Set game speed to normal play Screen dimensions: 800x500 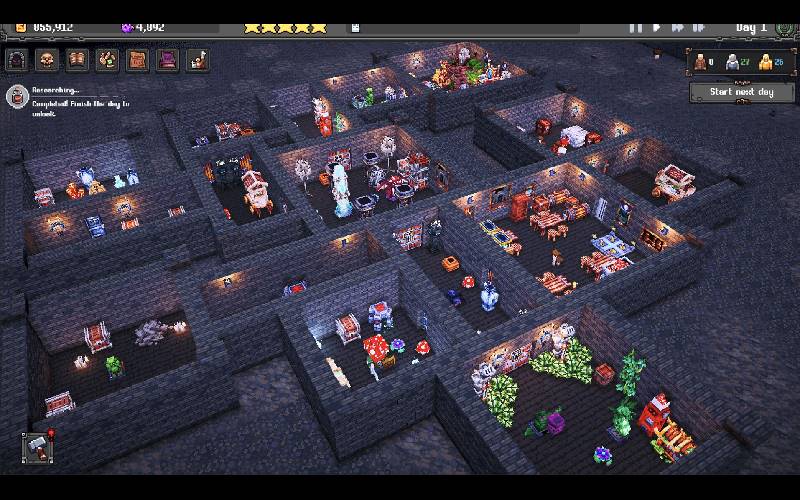tap(657, 27)
